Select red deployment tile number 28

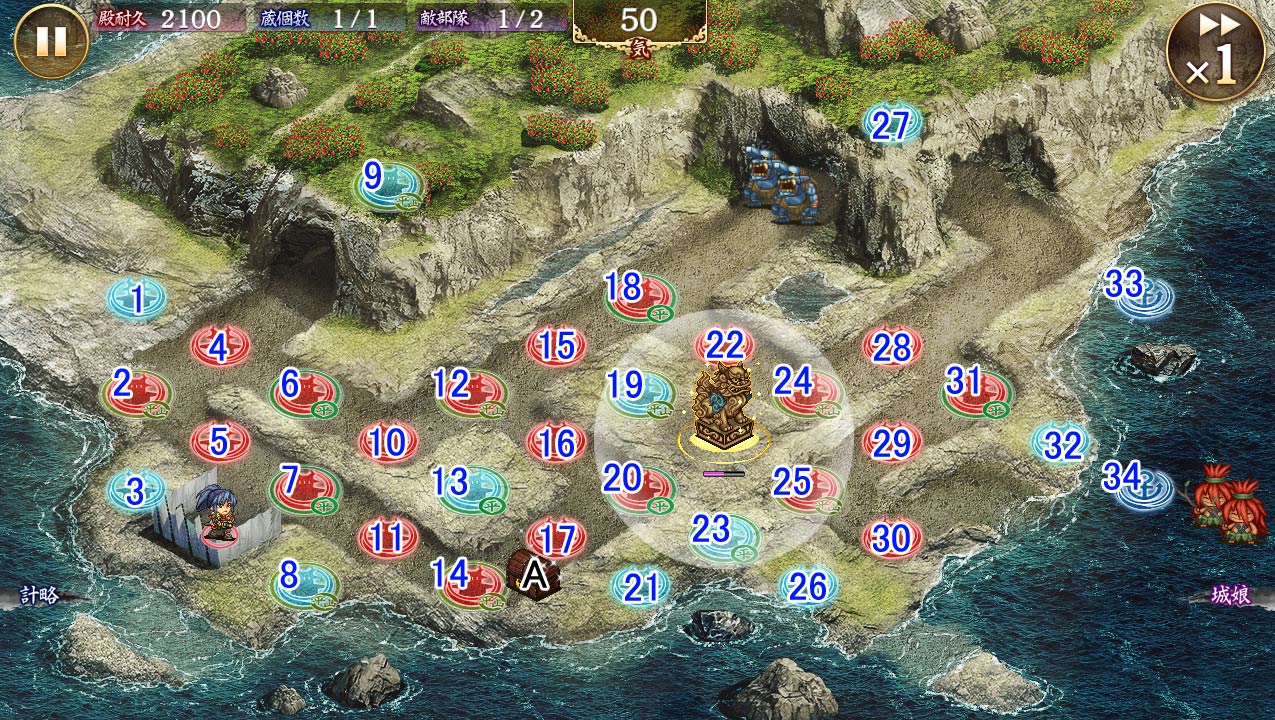coord(892,347)
